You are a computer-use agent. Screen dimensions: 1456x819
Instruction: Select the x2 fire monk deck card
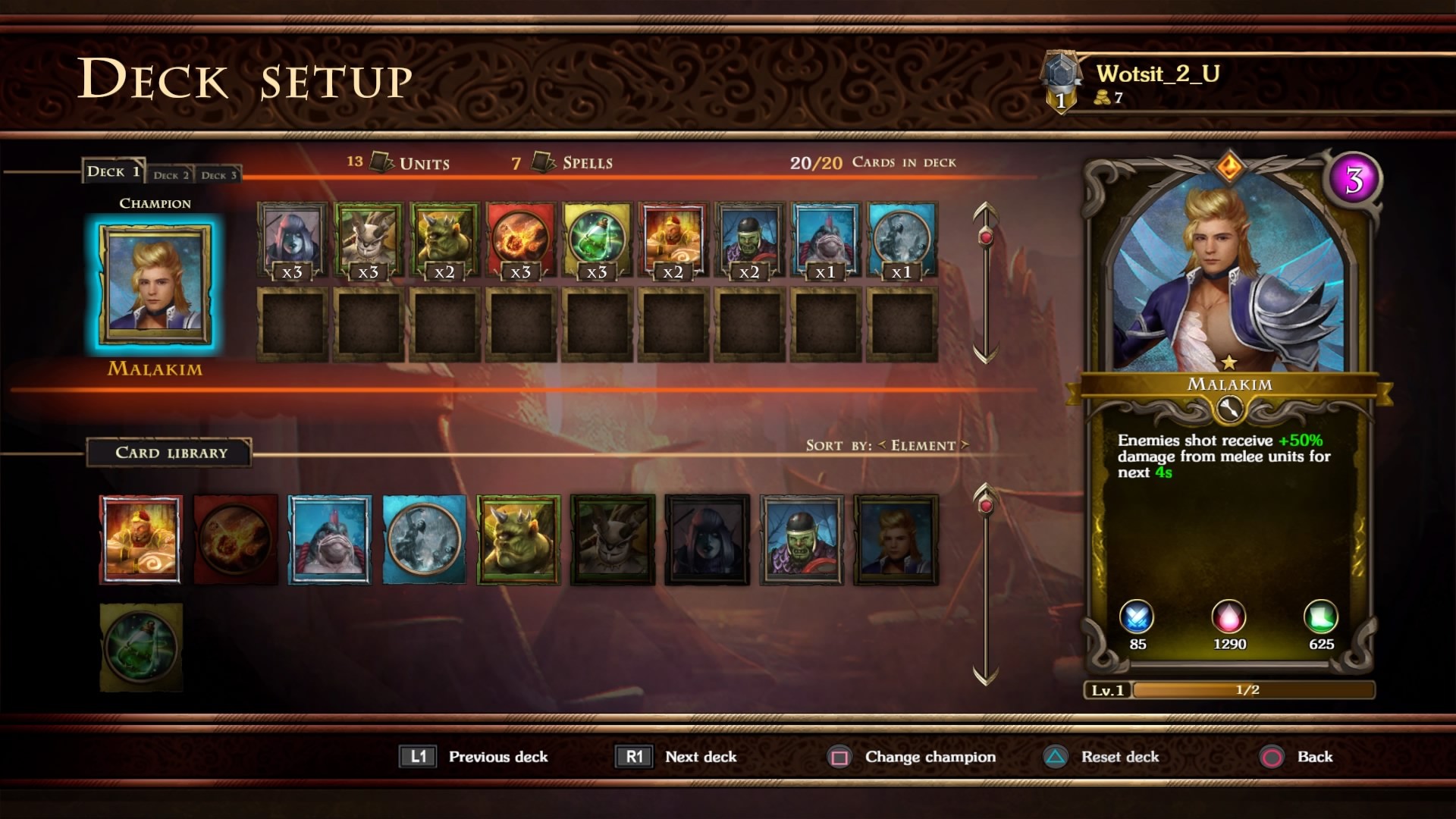click(x=673, y=240)
